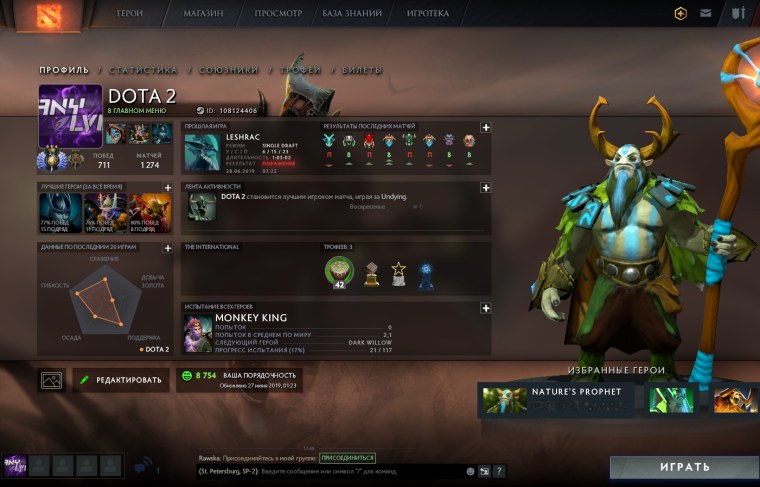760x487 pixels.
Task: Switch to the Статистика tab
Action: tap(143, 70)
